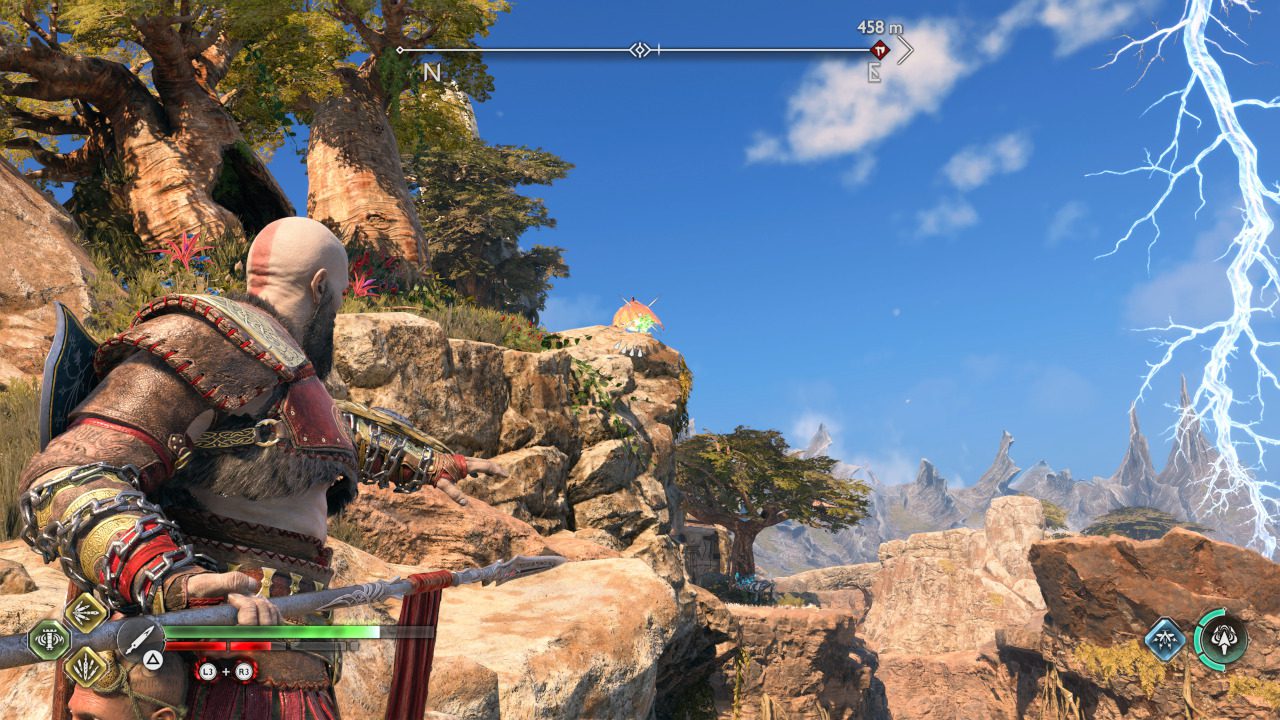
Task: Choose the spear weapon icon
Action: pyautogui.click(x=141, y=636)
